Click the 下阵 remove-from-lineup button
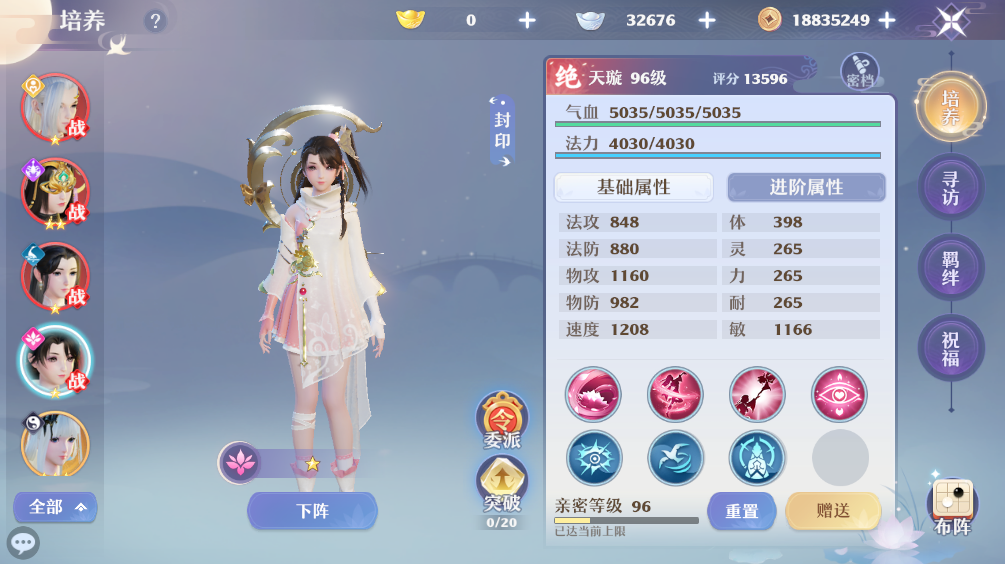Viewport: 1005px width, 564px height. (312, 511)
